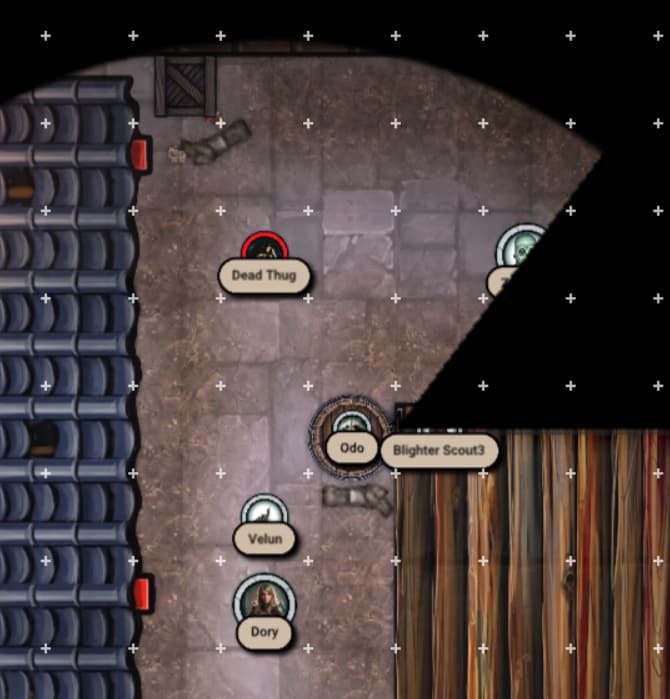Screen dimensions: 670x699
Task: Select Odo's character token
Action: pos(350,425)
